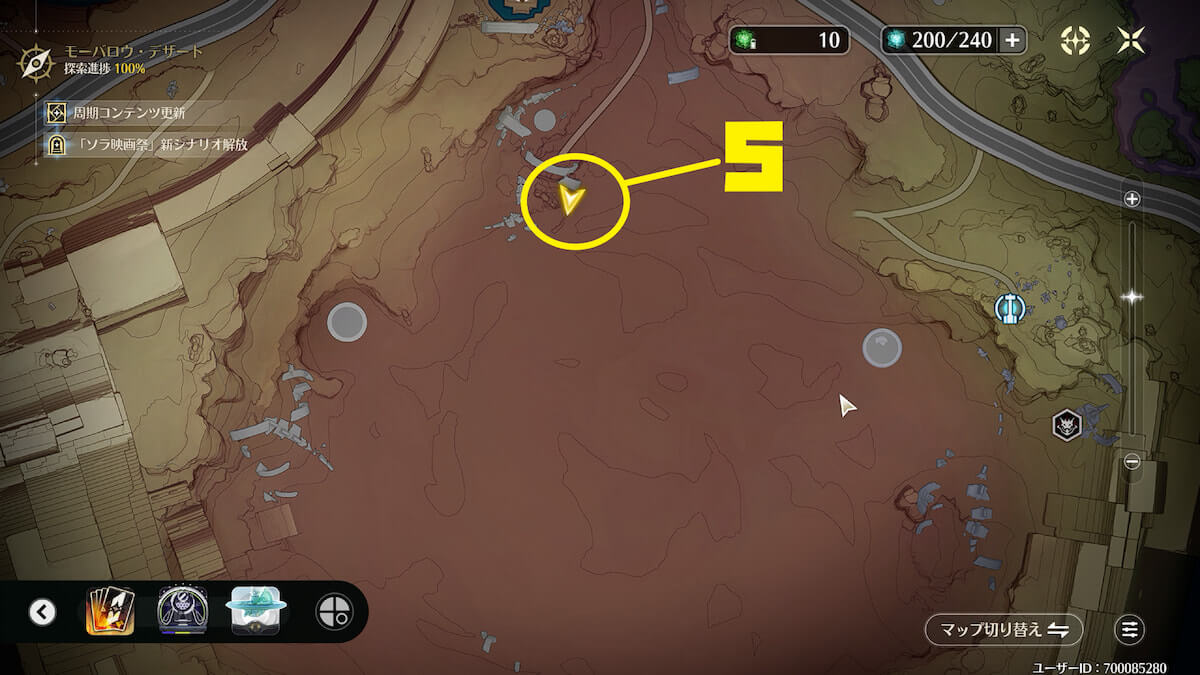Open the circular crosshair icon beside close
The image size is (1200, 675).
pyautogui.click(x=1075, y=40)
